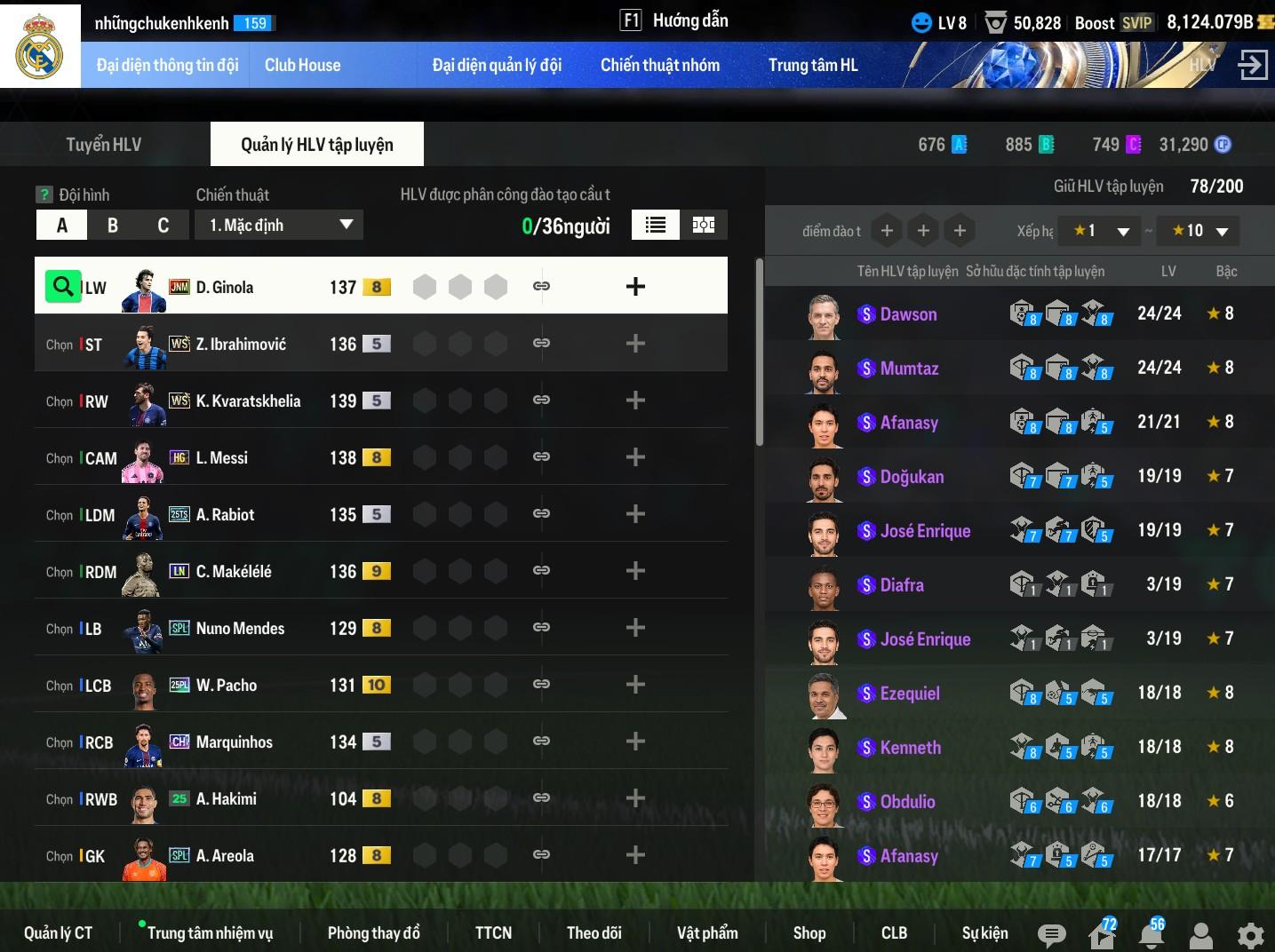Pick coach Dawson from the list
Viewport: 1275px width, 952px height.
coord(908,314)
